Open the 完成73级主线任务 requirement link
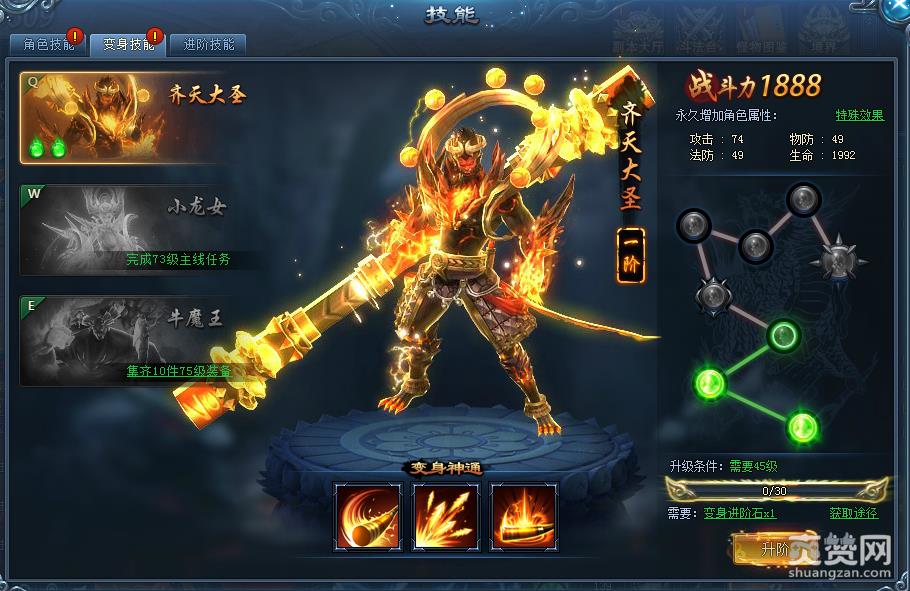 click(178, 259)
